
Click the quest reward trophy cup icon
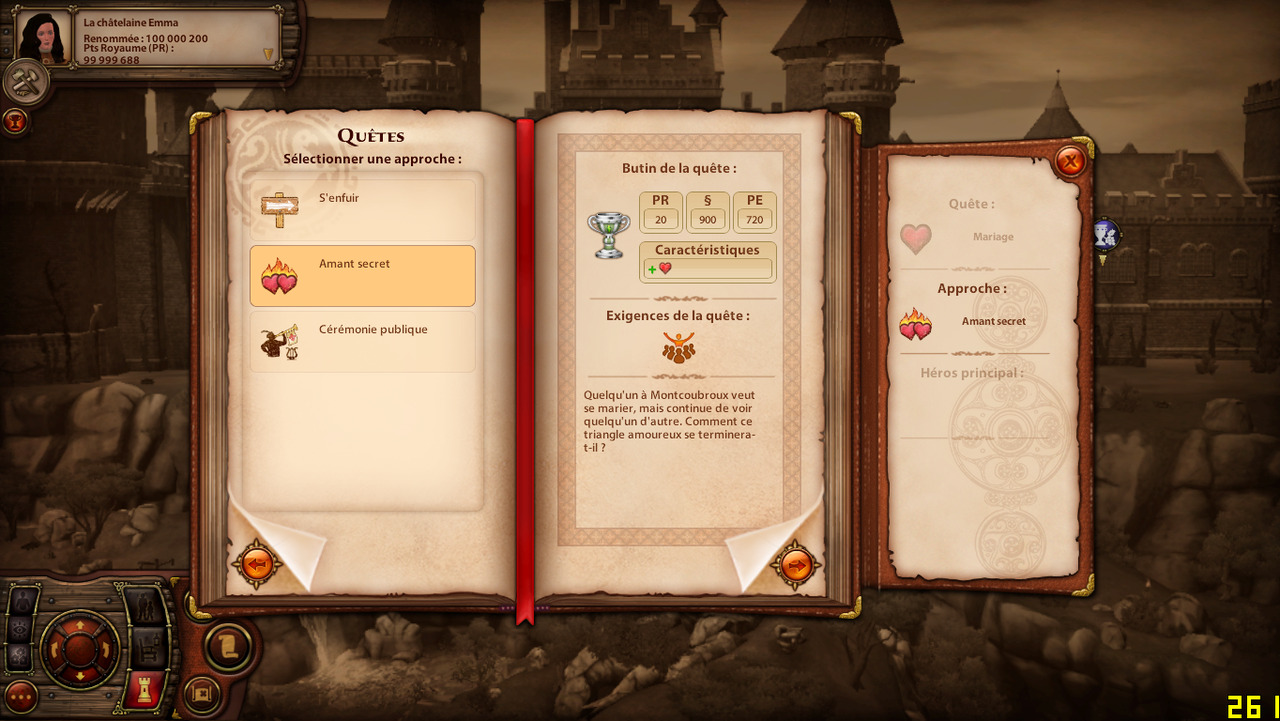tap(608, 235)
